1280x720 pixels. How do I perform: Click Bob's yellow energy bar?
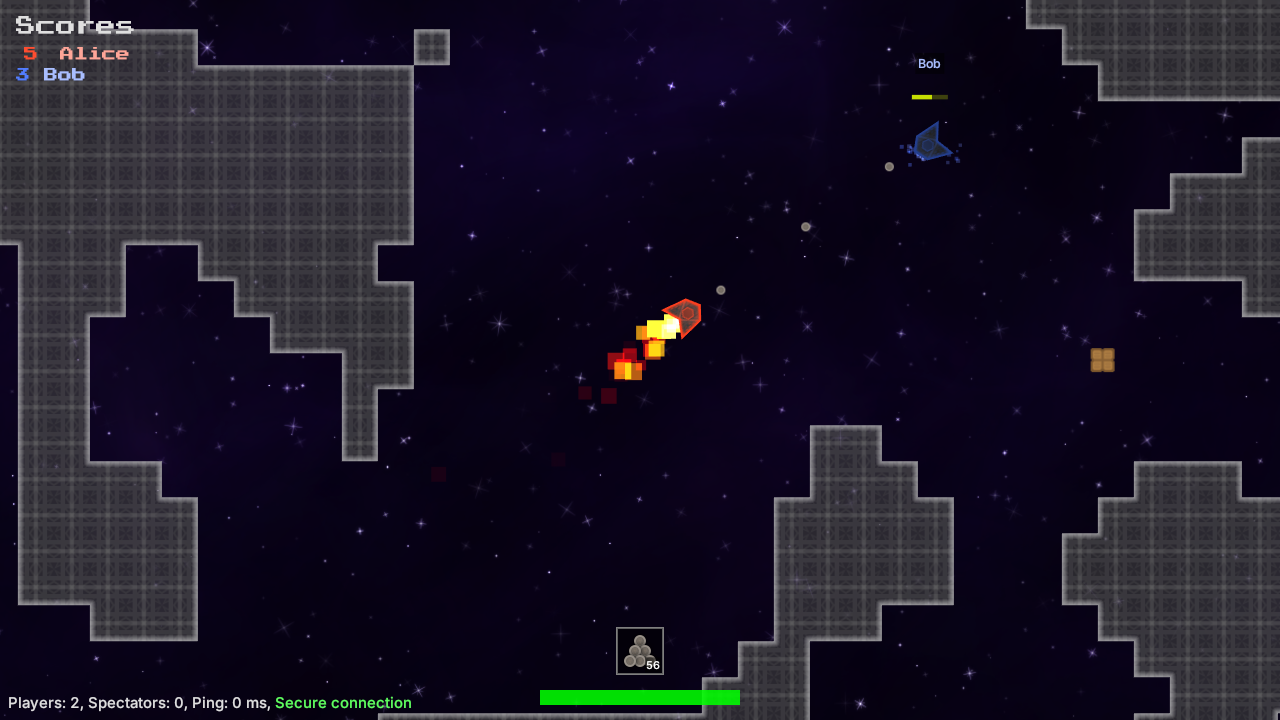(x=926, y=96)
